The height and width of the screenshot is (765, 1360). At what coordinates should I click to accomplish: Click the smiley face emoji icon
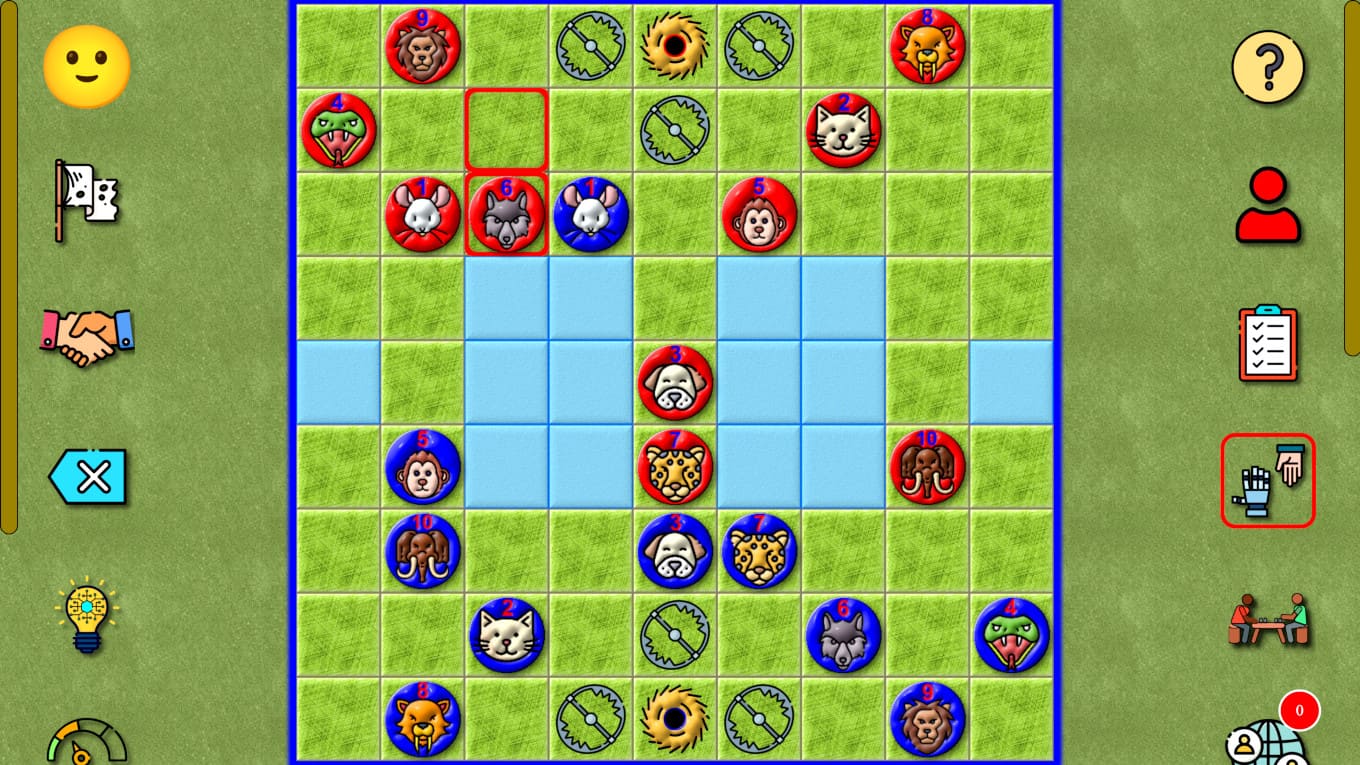pyautogui.click(x=85, y=65)
